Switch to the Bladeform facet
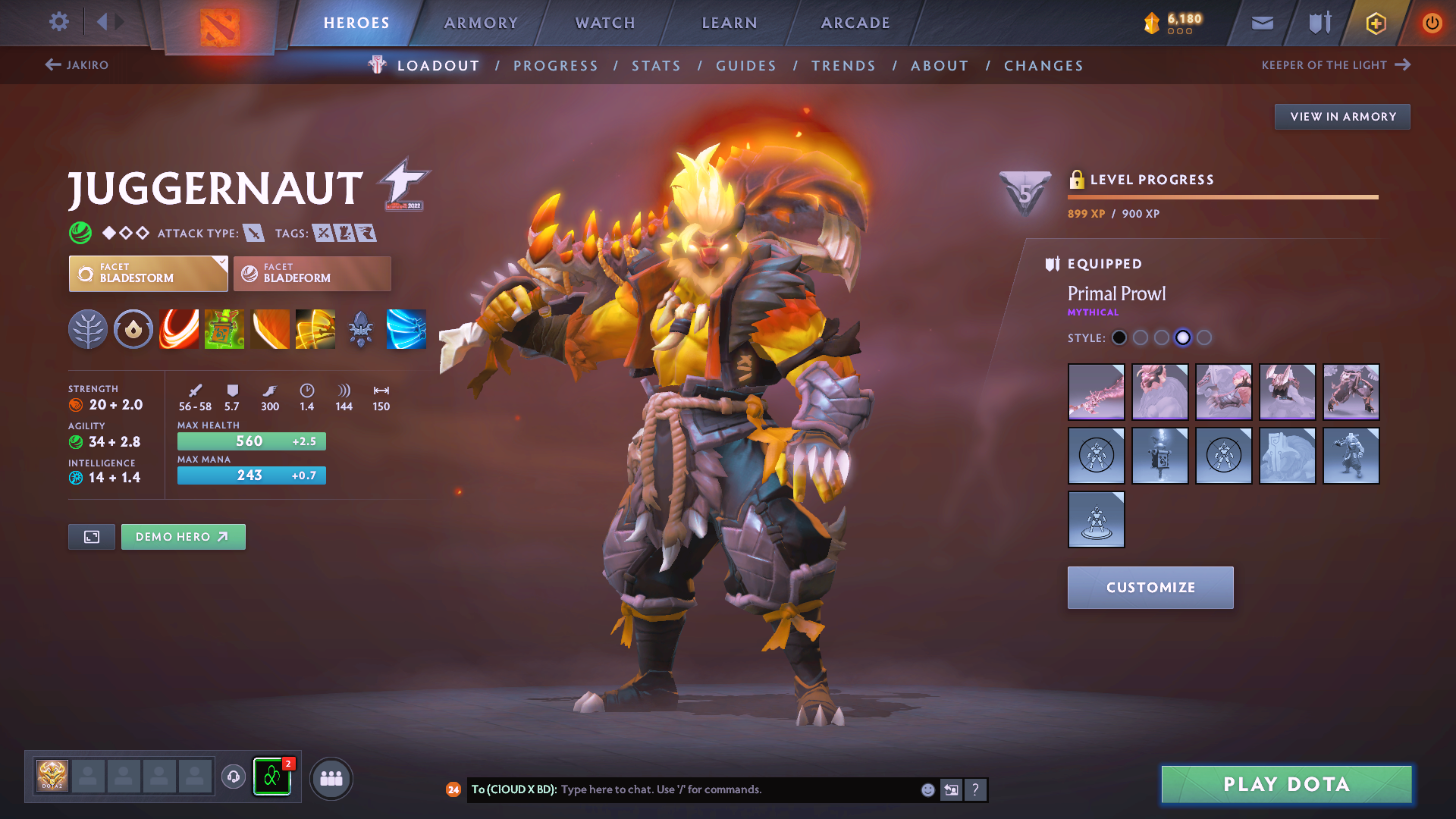This screenshot has width=1456, height=819. coord(311,273)
